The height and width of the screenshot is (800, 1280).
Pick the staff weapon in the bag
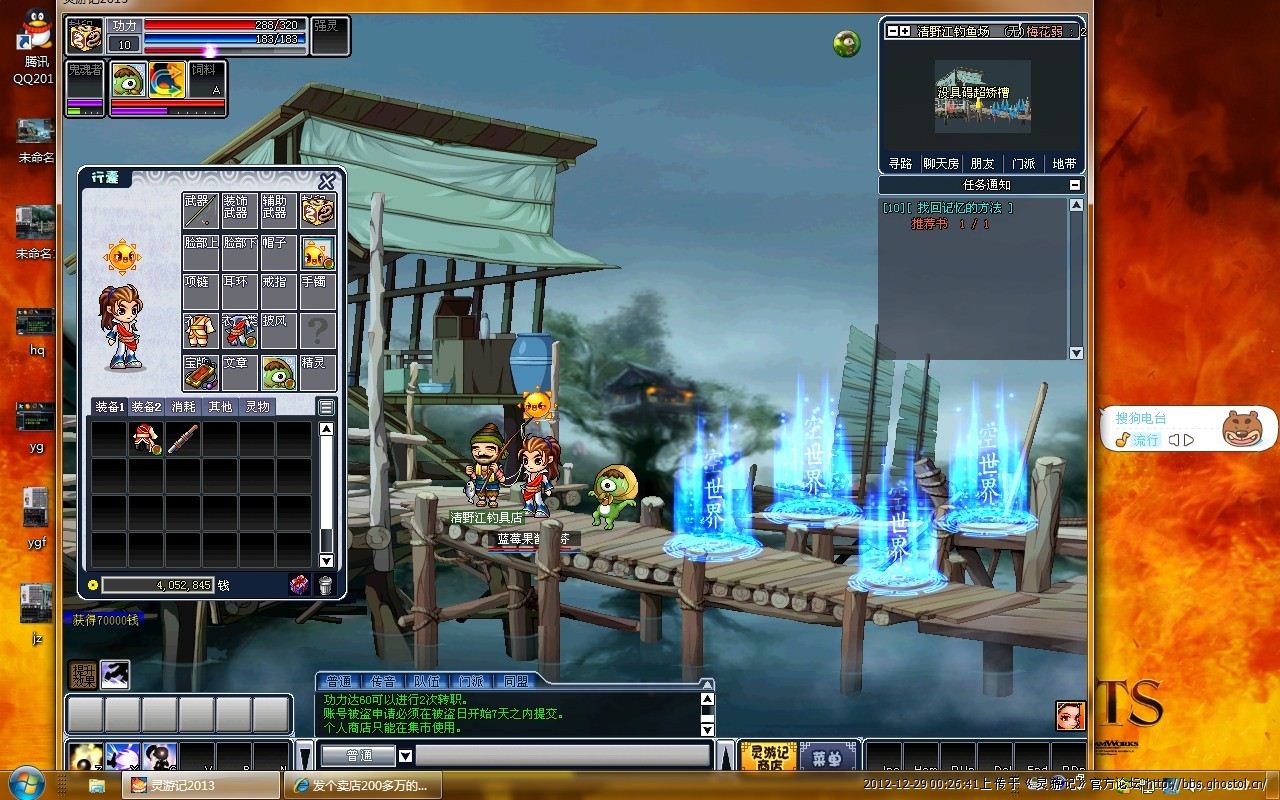coord(183,438)
